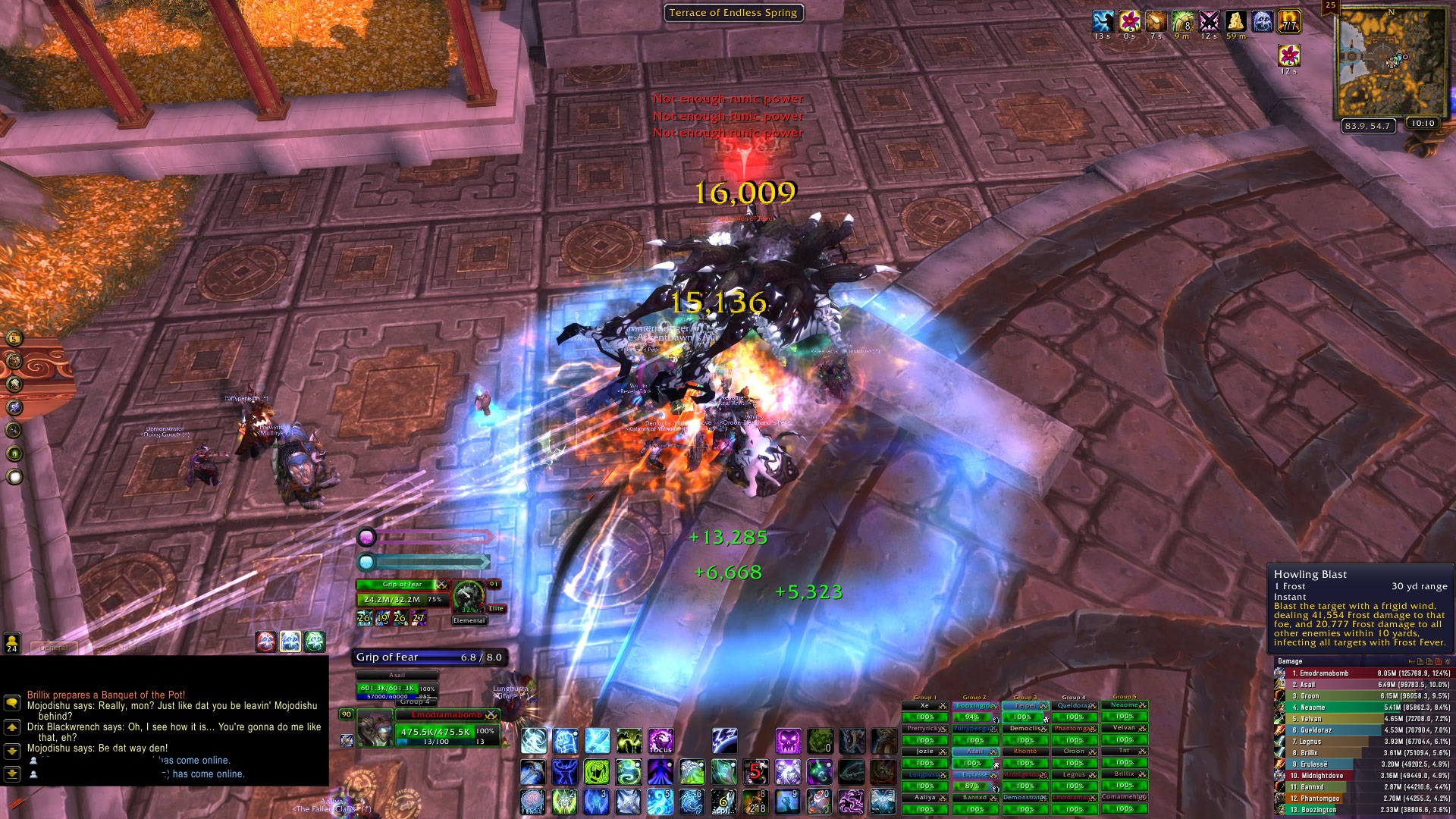Viewport: 1456px width, 819px height.
Task: Activate the purple skull ability
Action: (787, 741)
